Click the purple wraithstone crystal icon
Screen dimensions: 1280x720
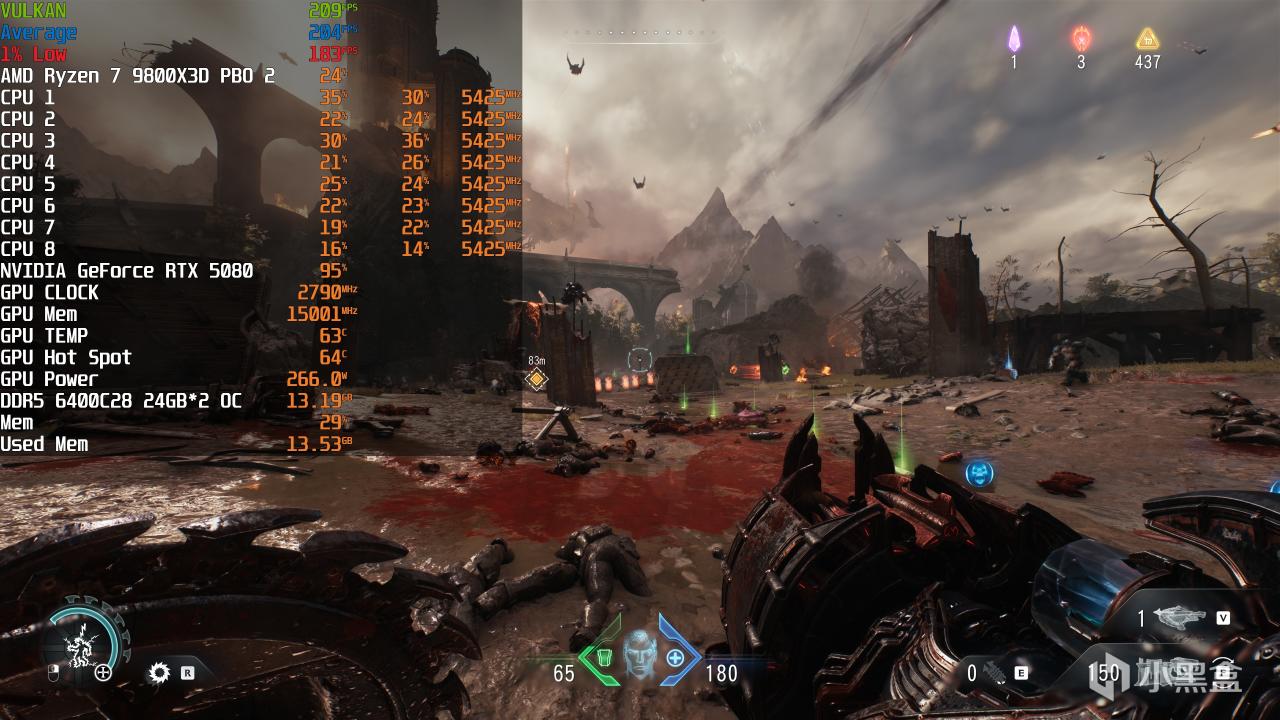click(1014, 39)
